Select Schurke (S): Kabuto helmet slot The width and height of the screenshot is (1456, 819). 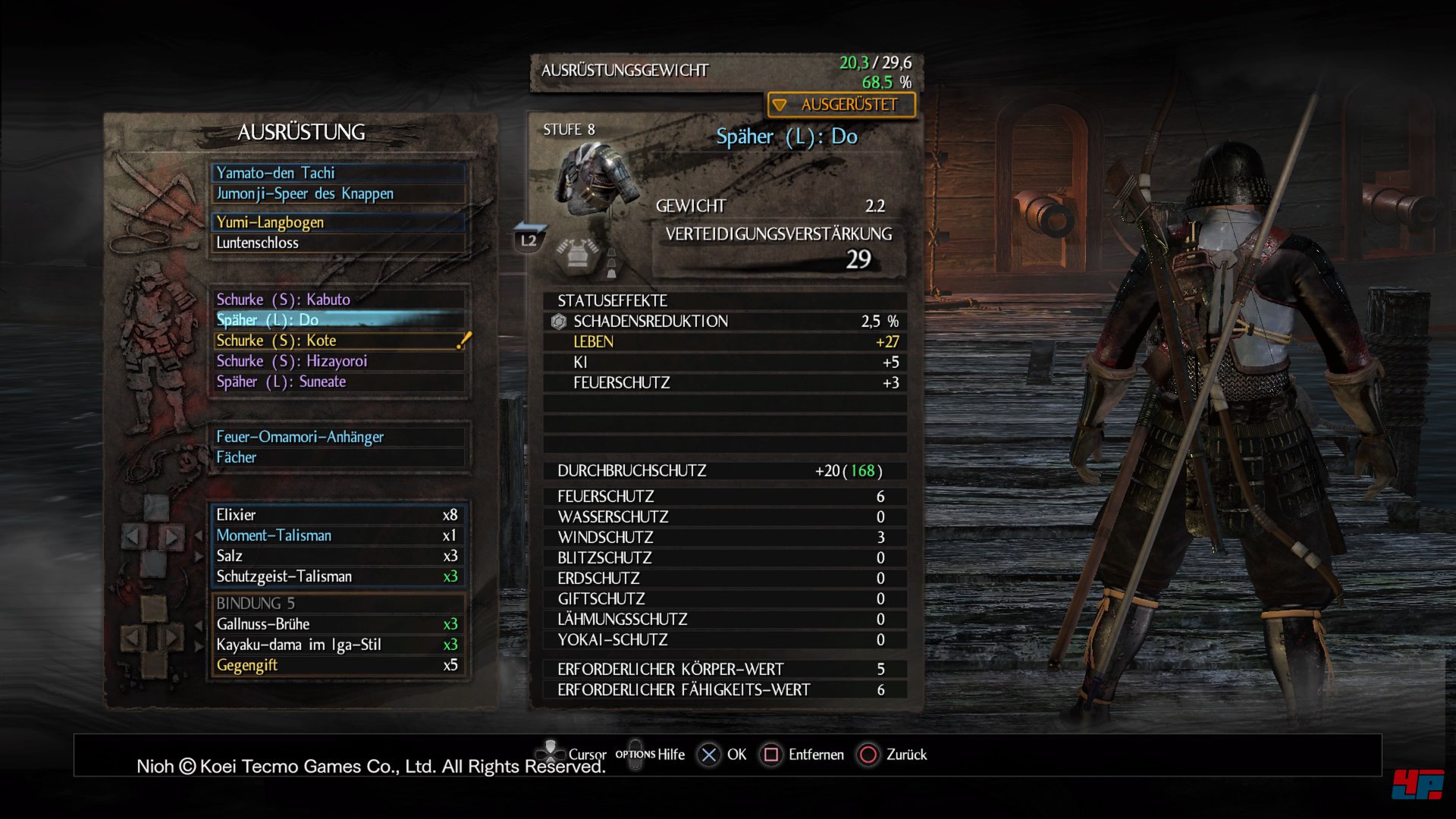click(x=338, y=300)
